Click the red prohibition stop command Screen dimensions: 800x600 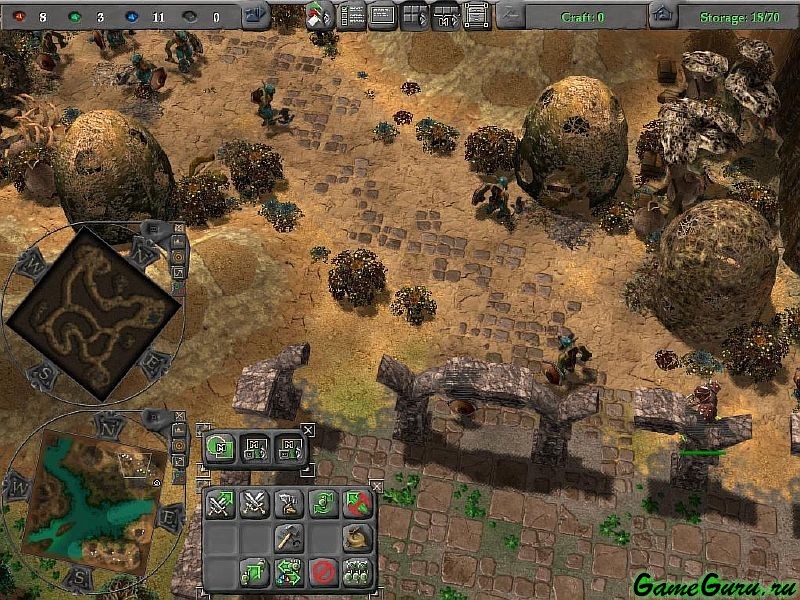point(322,572)
